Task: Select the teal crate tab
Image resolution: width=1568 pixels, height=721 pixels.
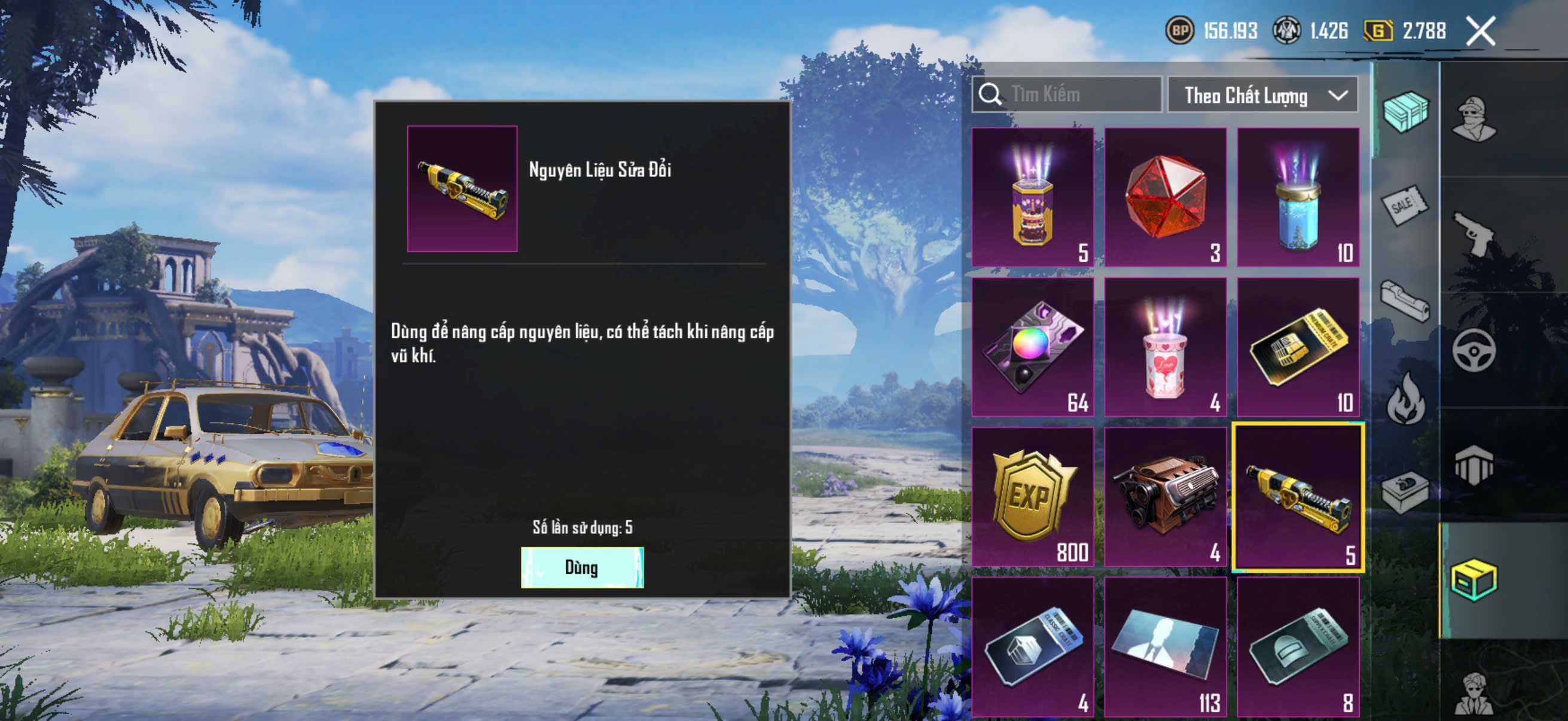Action: 1405,111
